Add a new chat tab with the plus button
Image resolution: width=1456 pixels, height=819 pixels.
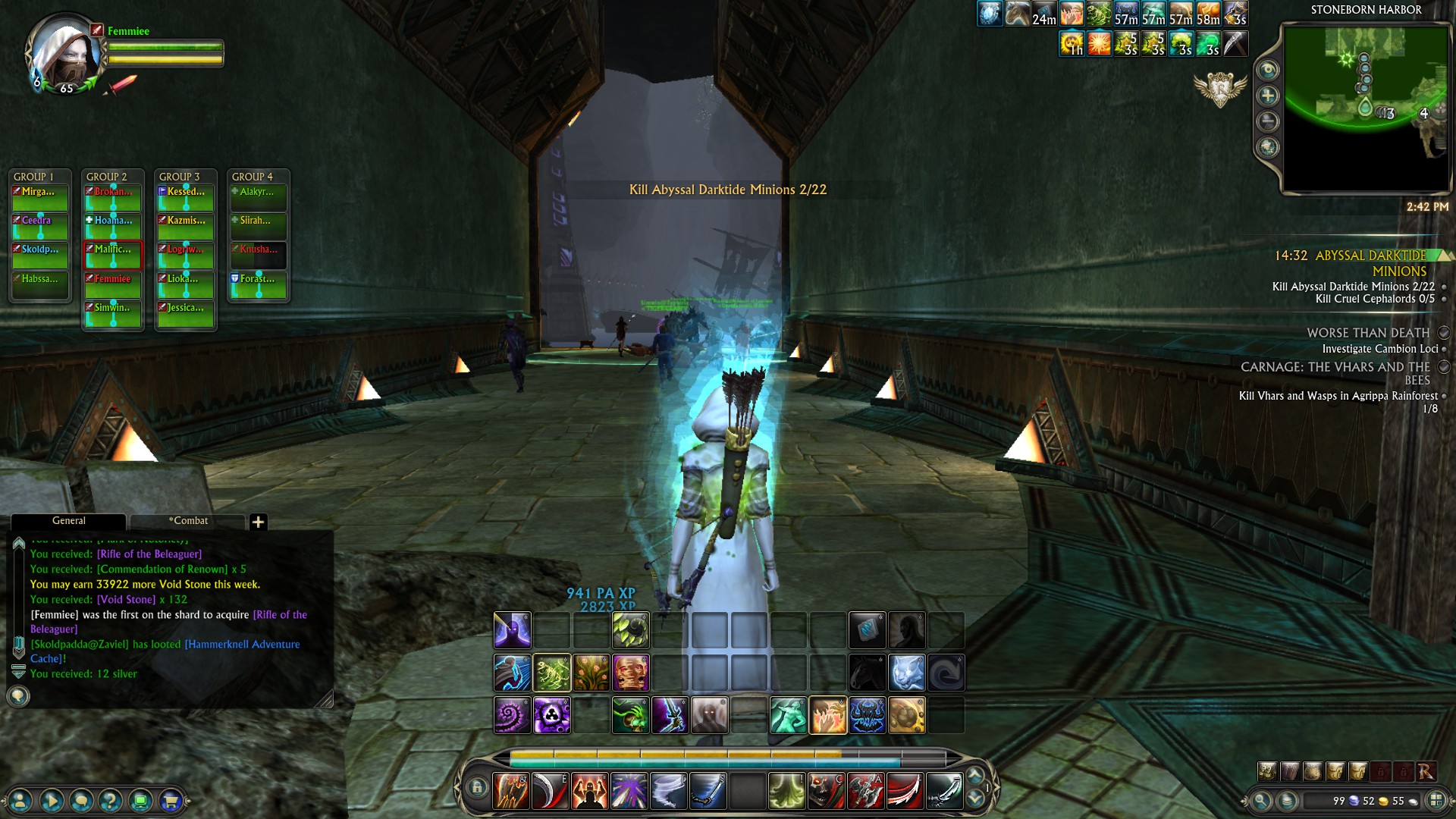(x=258, y=522)
